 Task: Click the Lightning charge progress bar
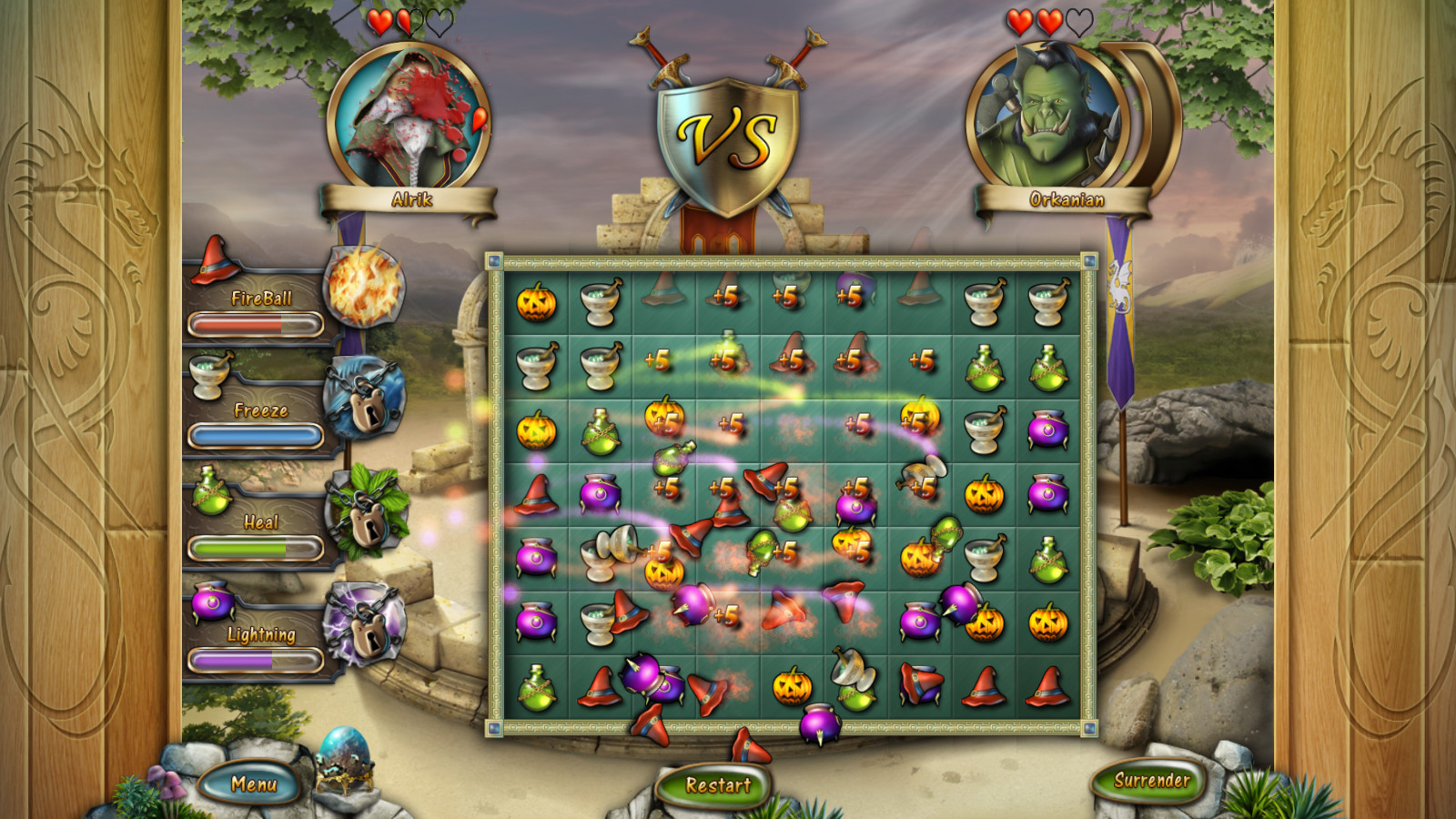click(256, 661)
